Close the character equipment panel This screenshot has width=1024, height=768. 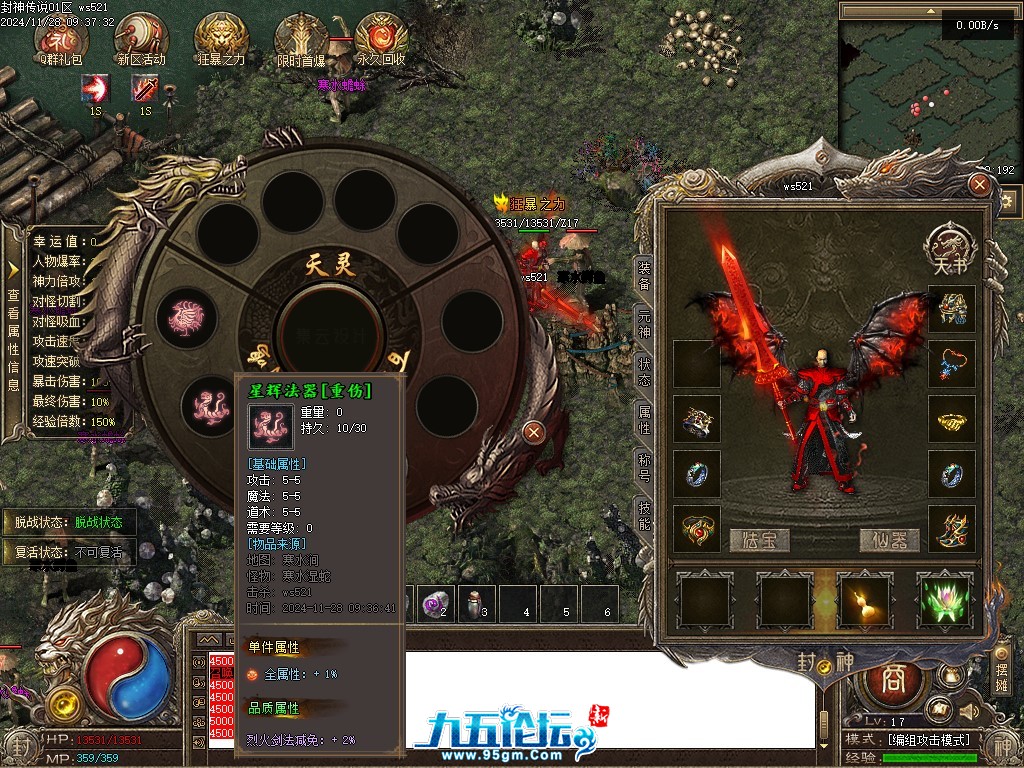click(980, 185)
